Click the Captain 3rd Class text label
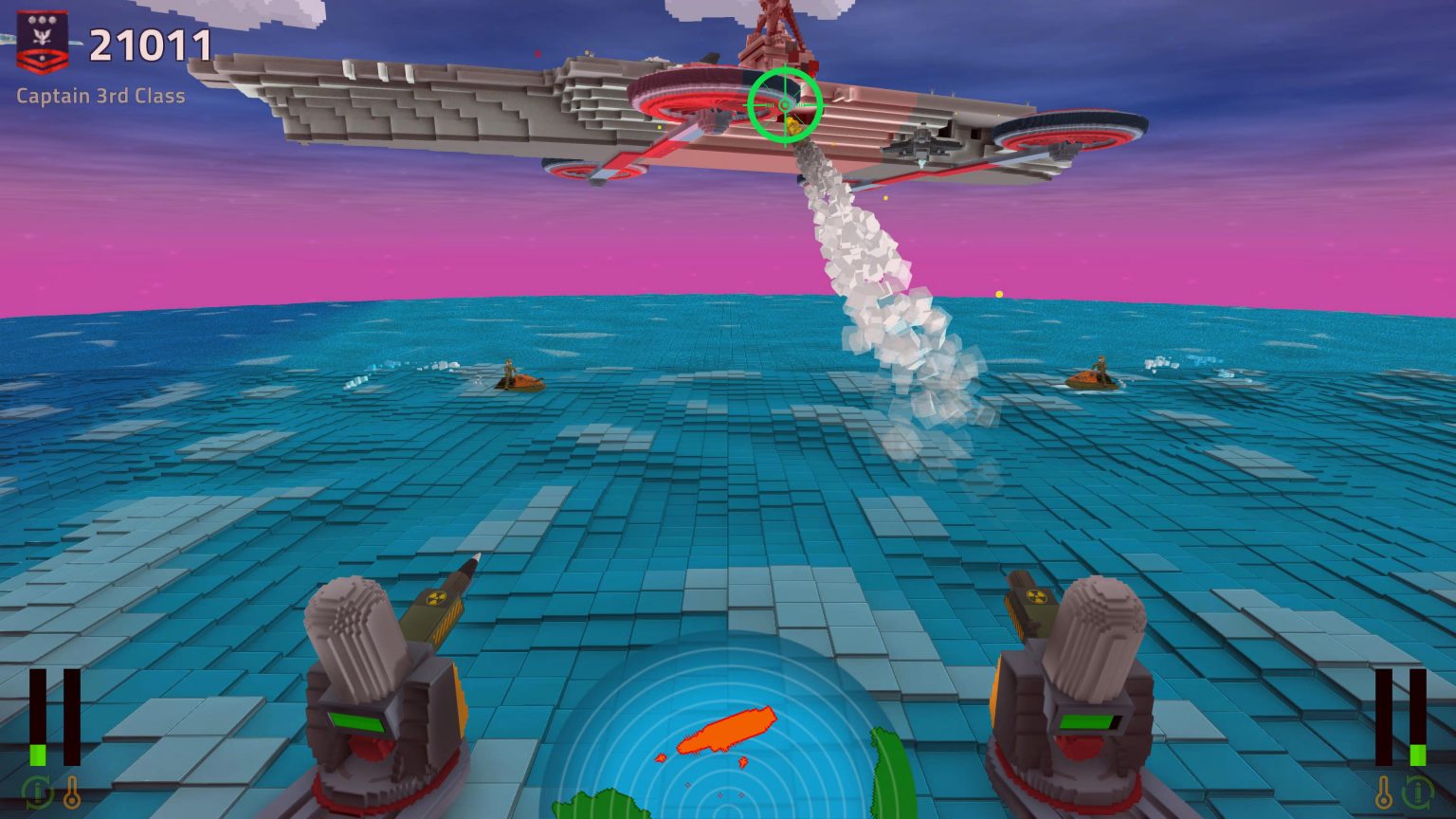This screenshot has width=1456, height=819. pyautogui.click(x=100, y=96)
